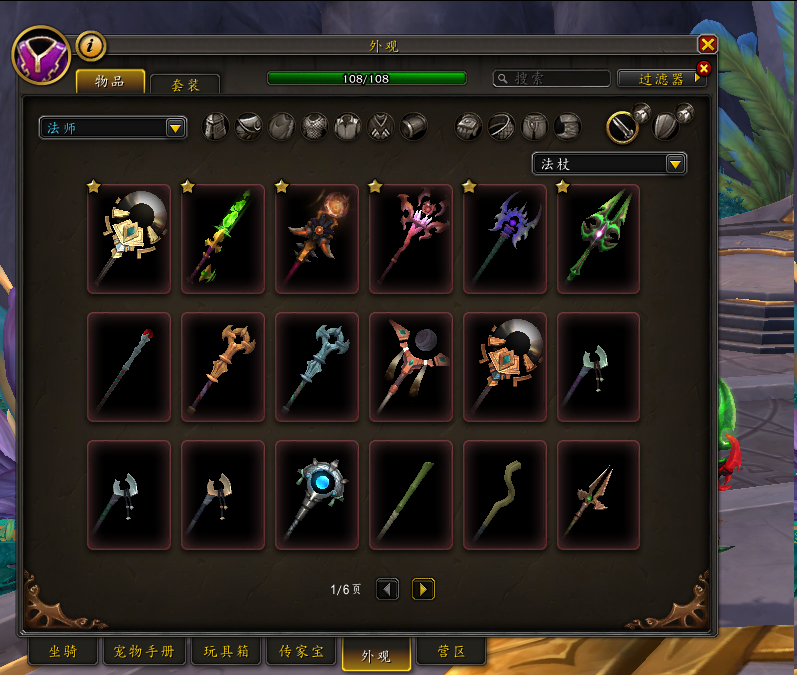Image resolution: width=797 pixels, height=675 pixels.
Task: Click the orange info button
Action: [x=91, y=45]
